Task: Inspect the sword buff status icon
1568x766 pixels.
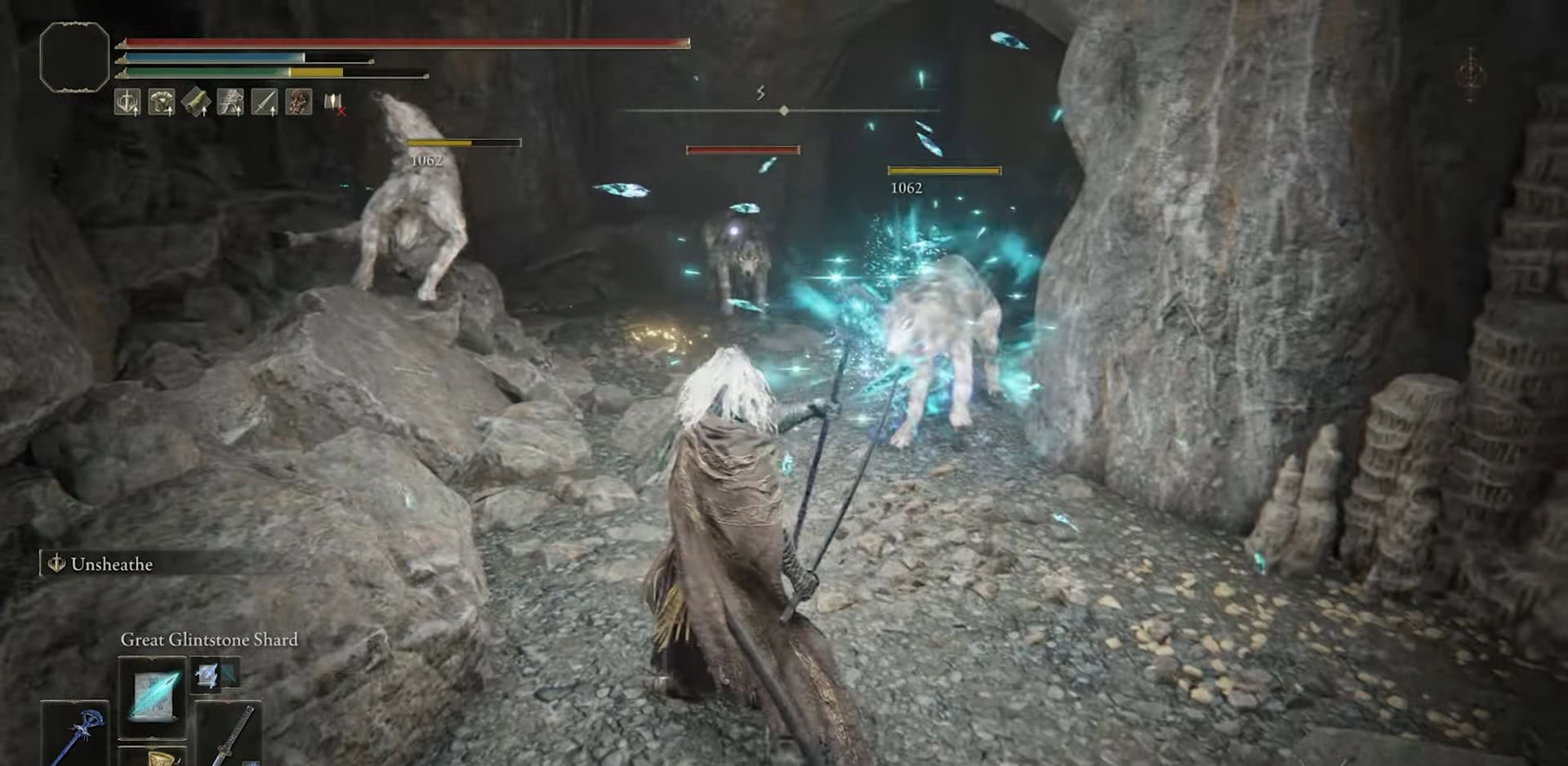Action: [x=265, y=102]
